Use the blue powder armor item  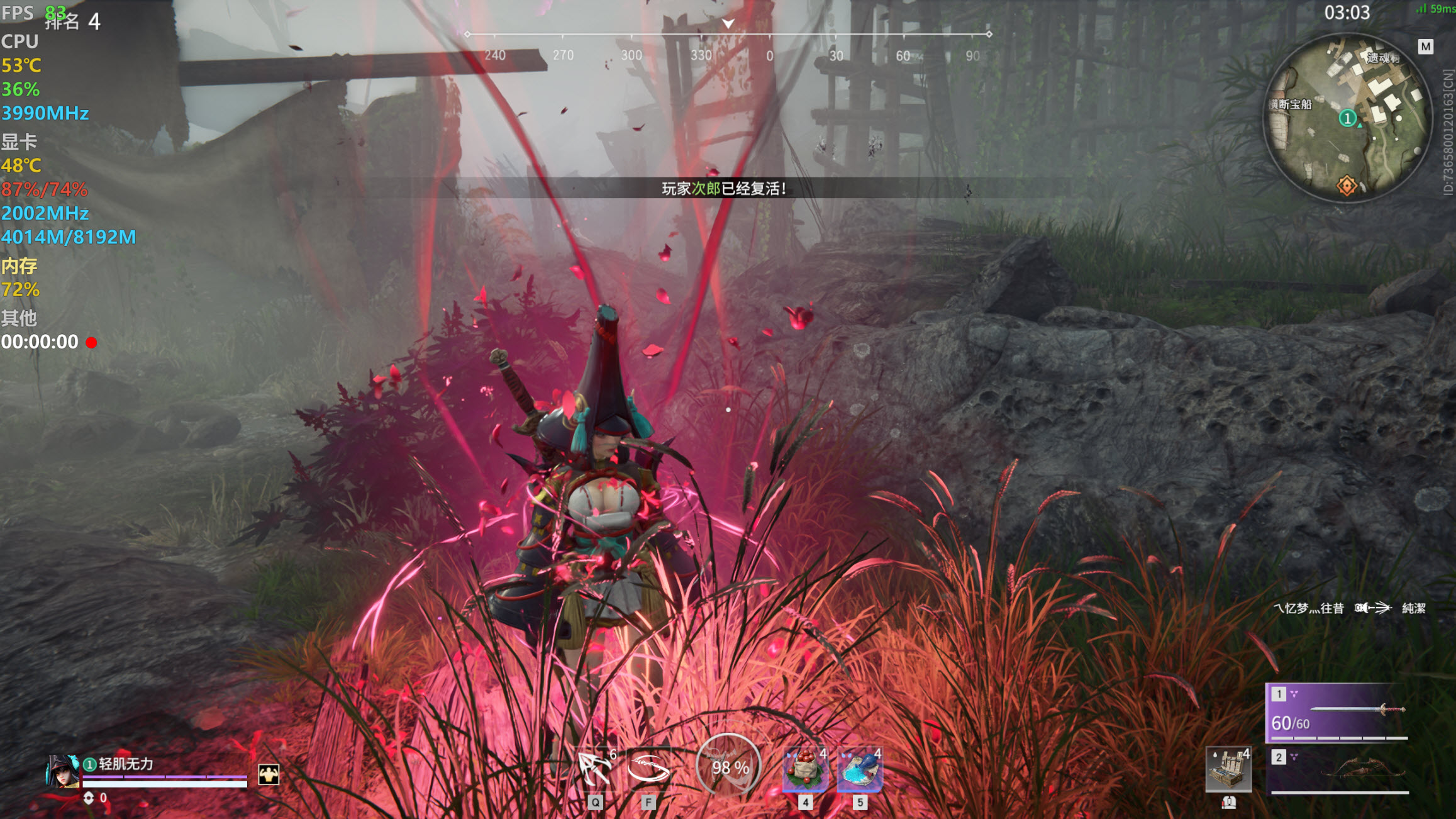tap(860, 768)
